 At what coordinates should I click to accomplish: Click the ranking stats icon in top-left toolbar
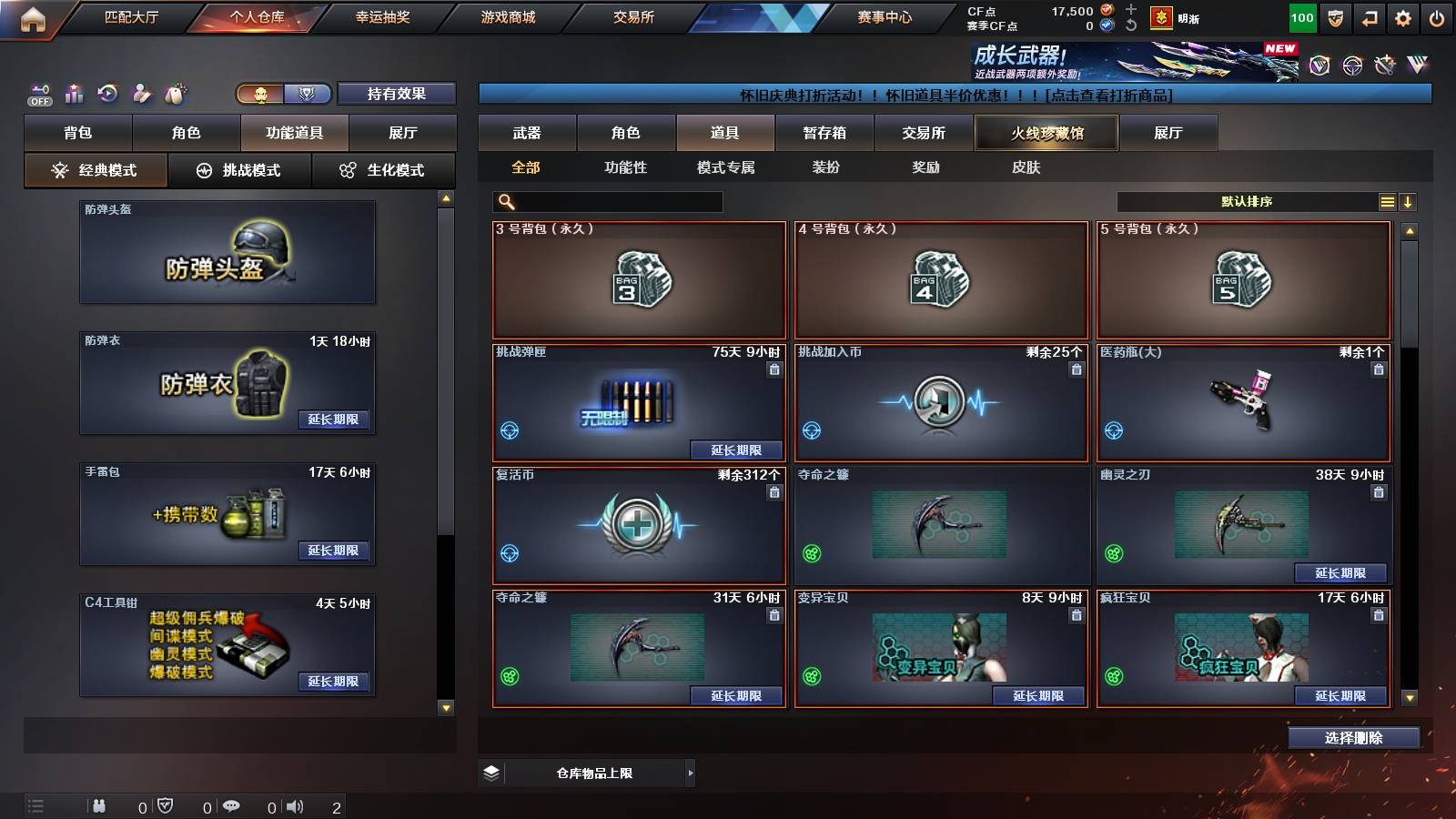pyautogui.click(x=74, y=93)
